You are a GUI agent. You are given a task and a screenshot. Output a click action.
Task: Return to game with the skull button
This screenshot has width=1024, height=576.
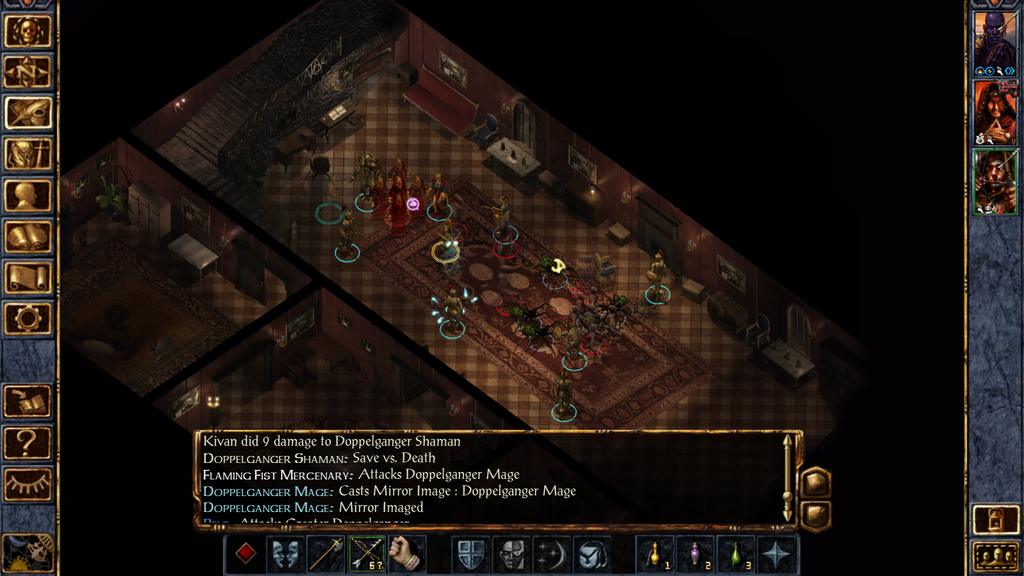[x=28, y=30]
